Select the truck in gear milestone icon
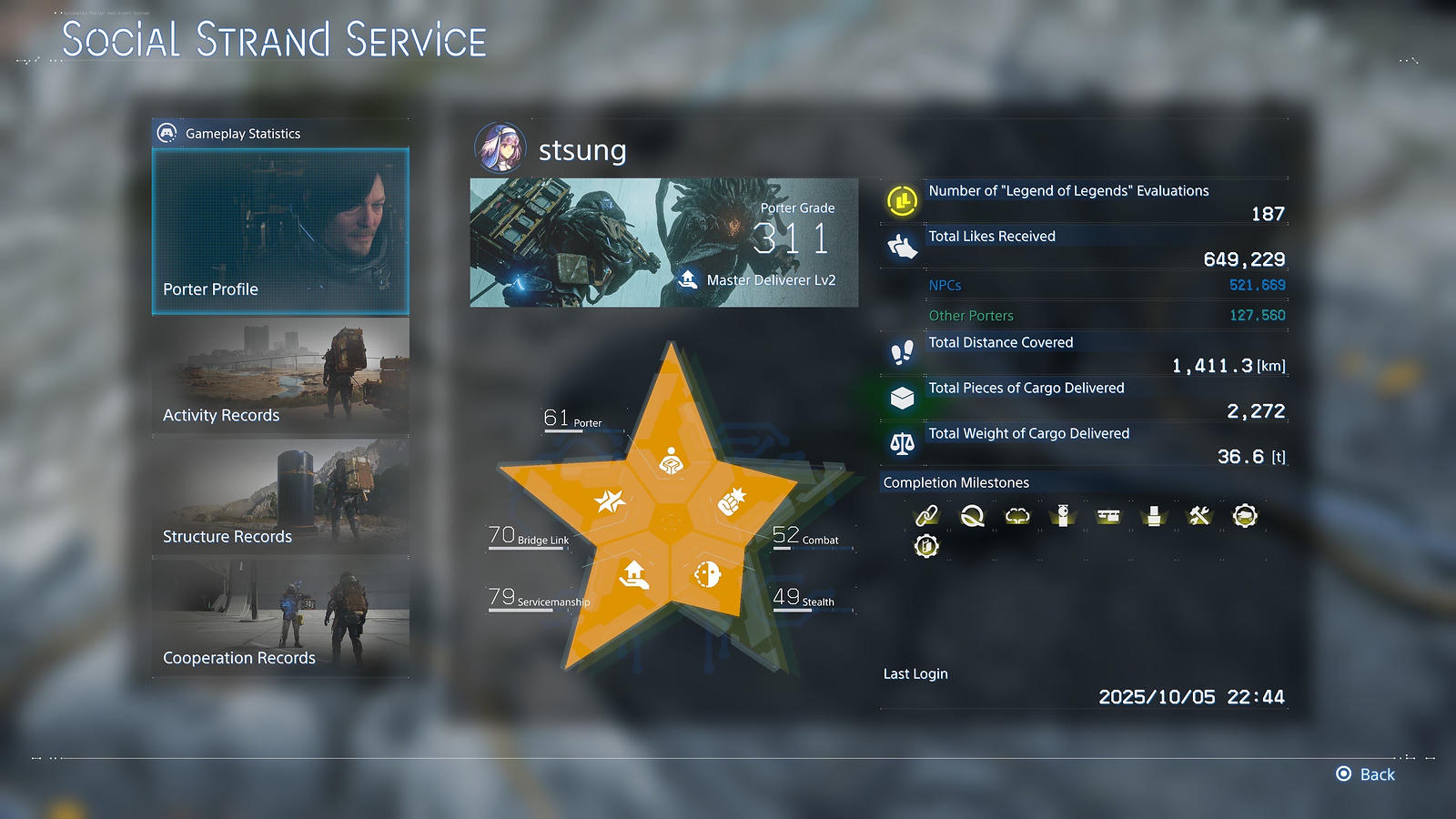 (1245, 516)
